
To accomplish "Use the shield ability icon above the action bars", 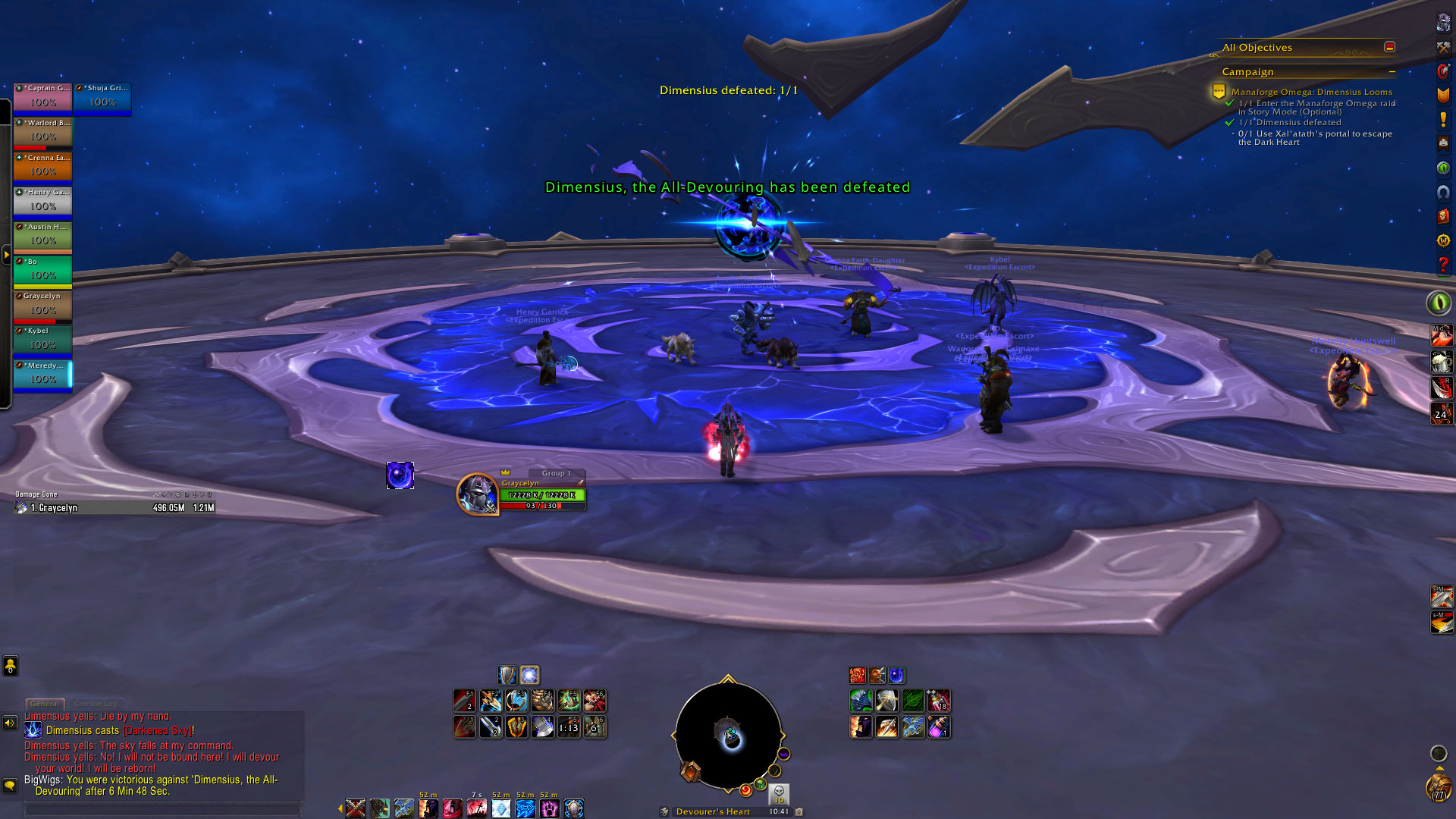I will click(507, 675).
